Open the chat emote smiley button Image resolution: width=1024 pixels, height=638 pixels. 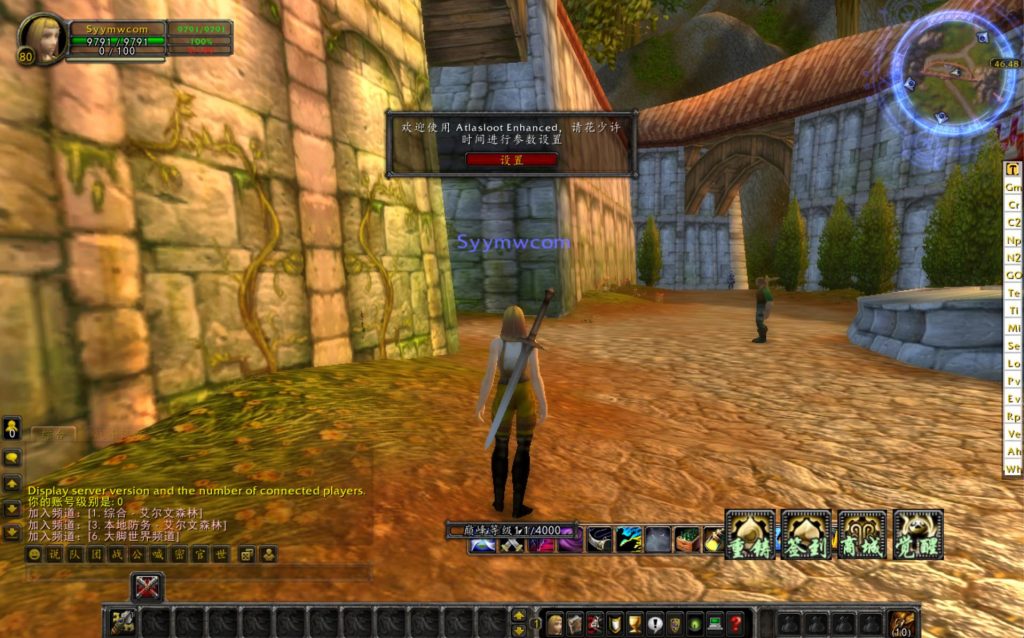coord(34,554)
